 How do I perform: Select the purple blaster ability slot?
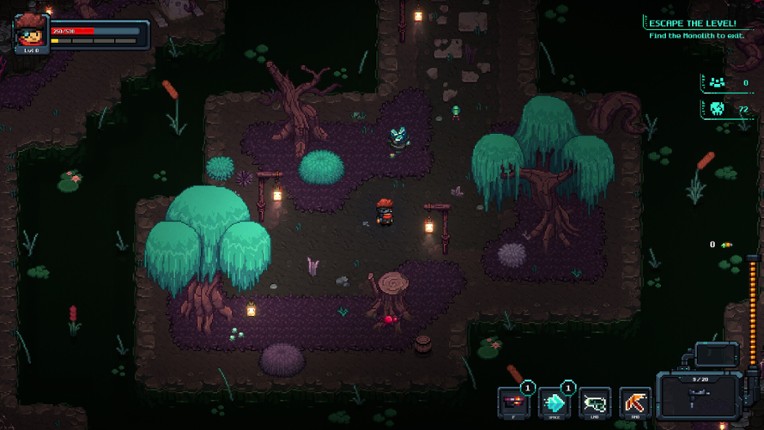point(514,402)
